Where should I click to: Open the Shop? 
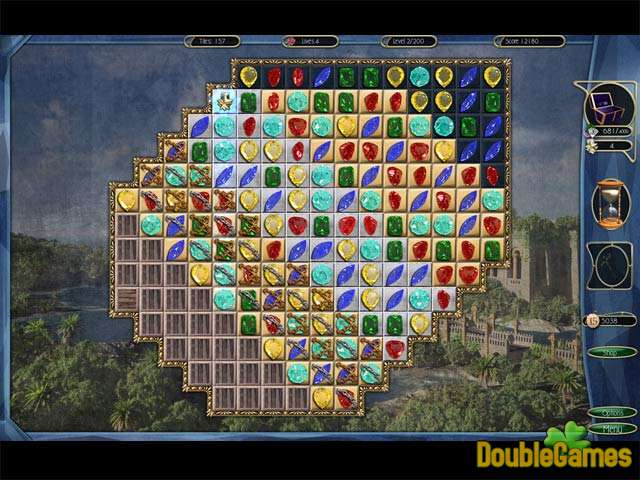pyautogui.click(x=604, y=351)
